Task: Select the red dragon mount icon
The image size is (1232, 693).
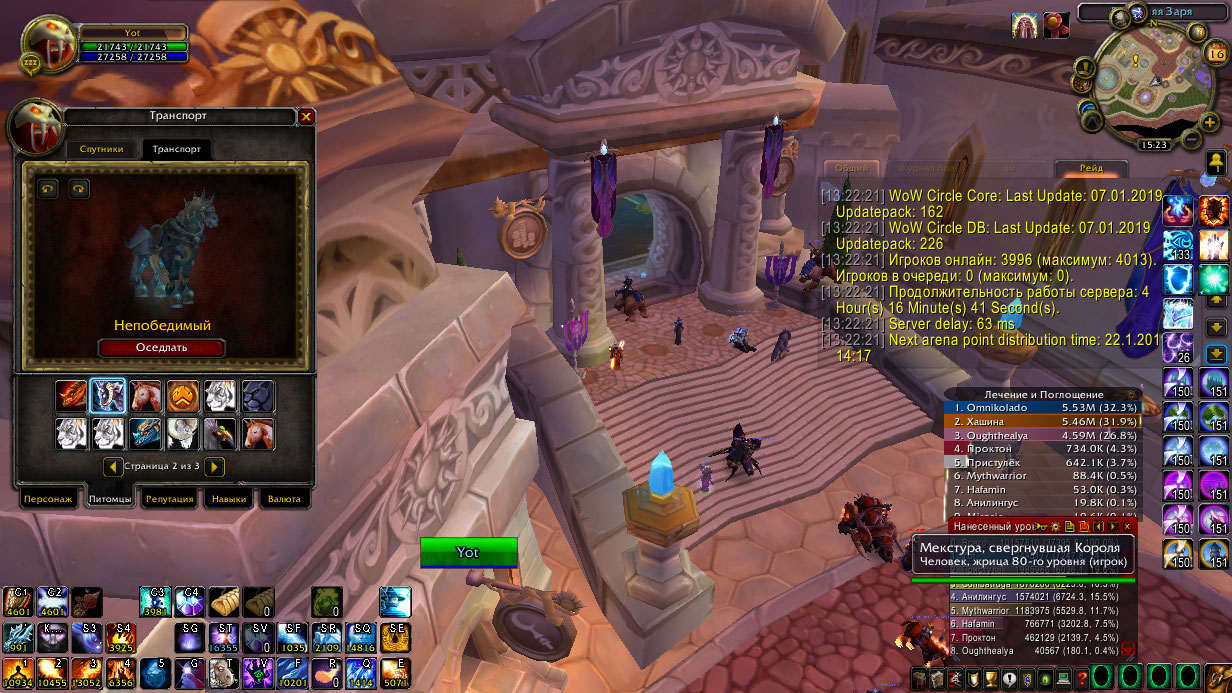Action: (71, 396)
